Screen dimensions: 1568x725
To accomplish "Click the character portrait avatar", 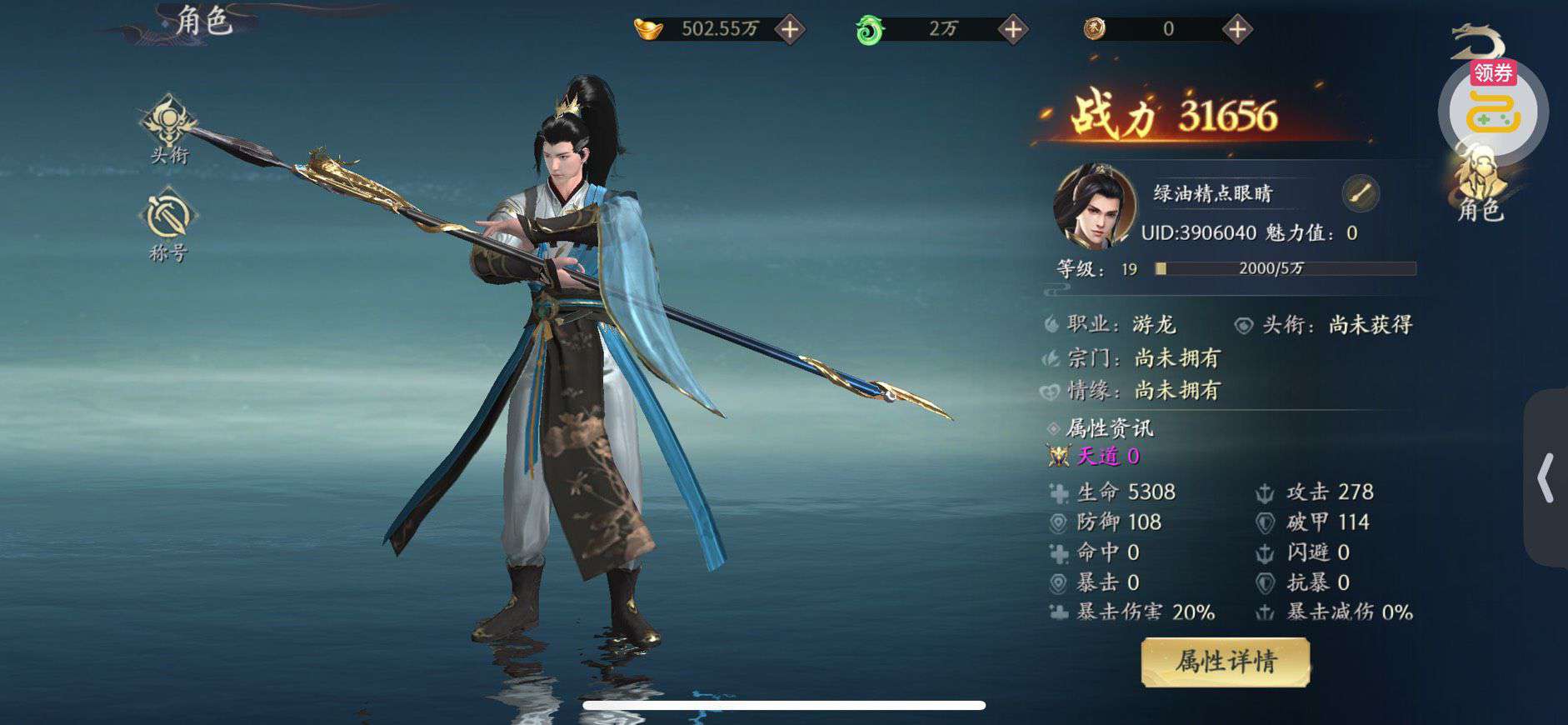I will coord(1094,207).
